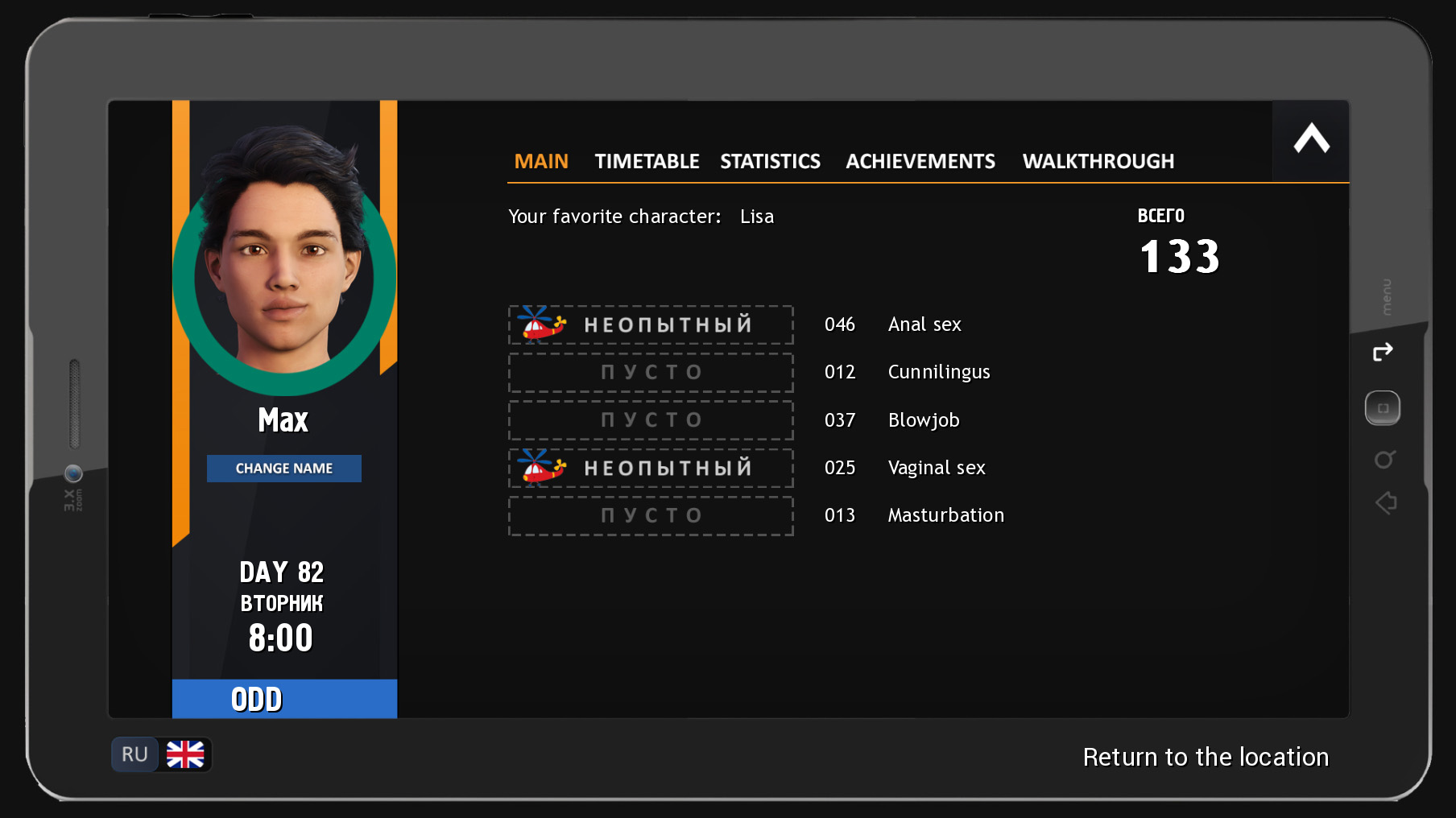The height and width of the screenshot is (818, 1456).
Task: Switch to the MAIN tab
Action: coord(541,161)
